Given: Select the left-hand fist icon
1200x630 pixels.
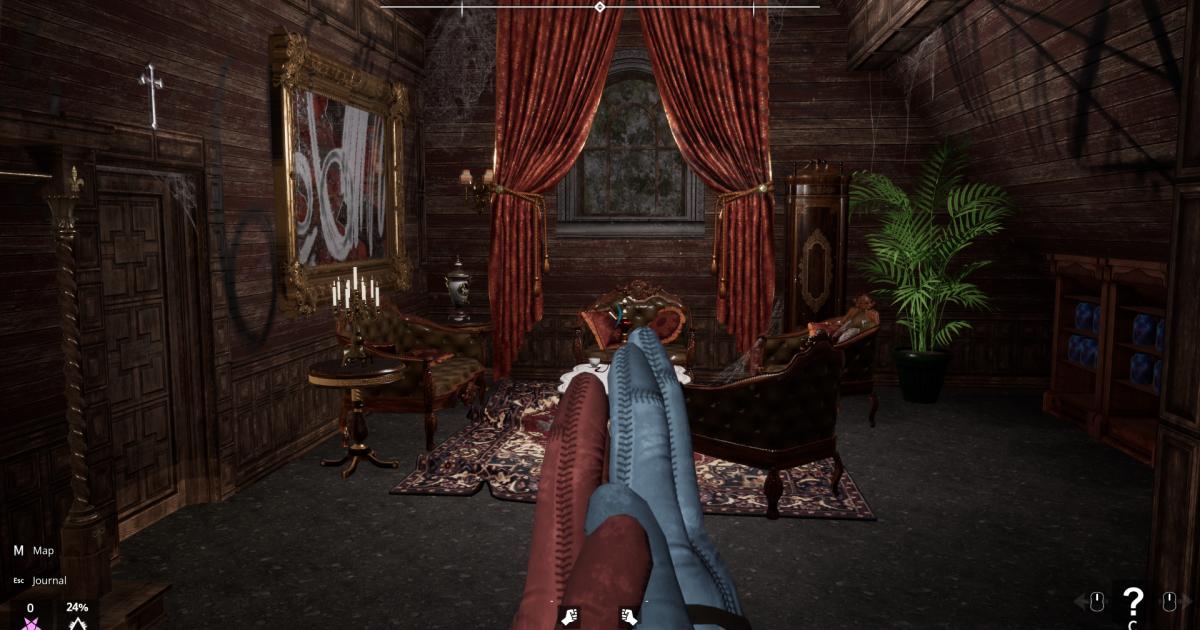Looking at the screenshot, I should 570,616.
